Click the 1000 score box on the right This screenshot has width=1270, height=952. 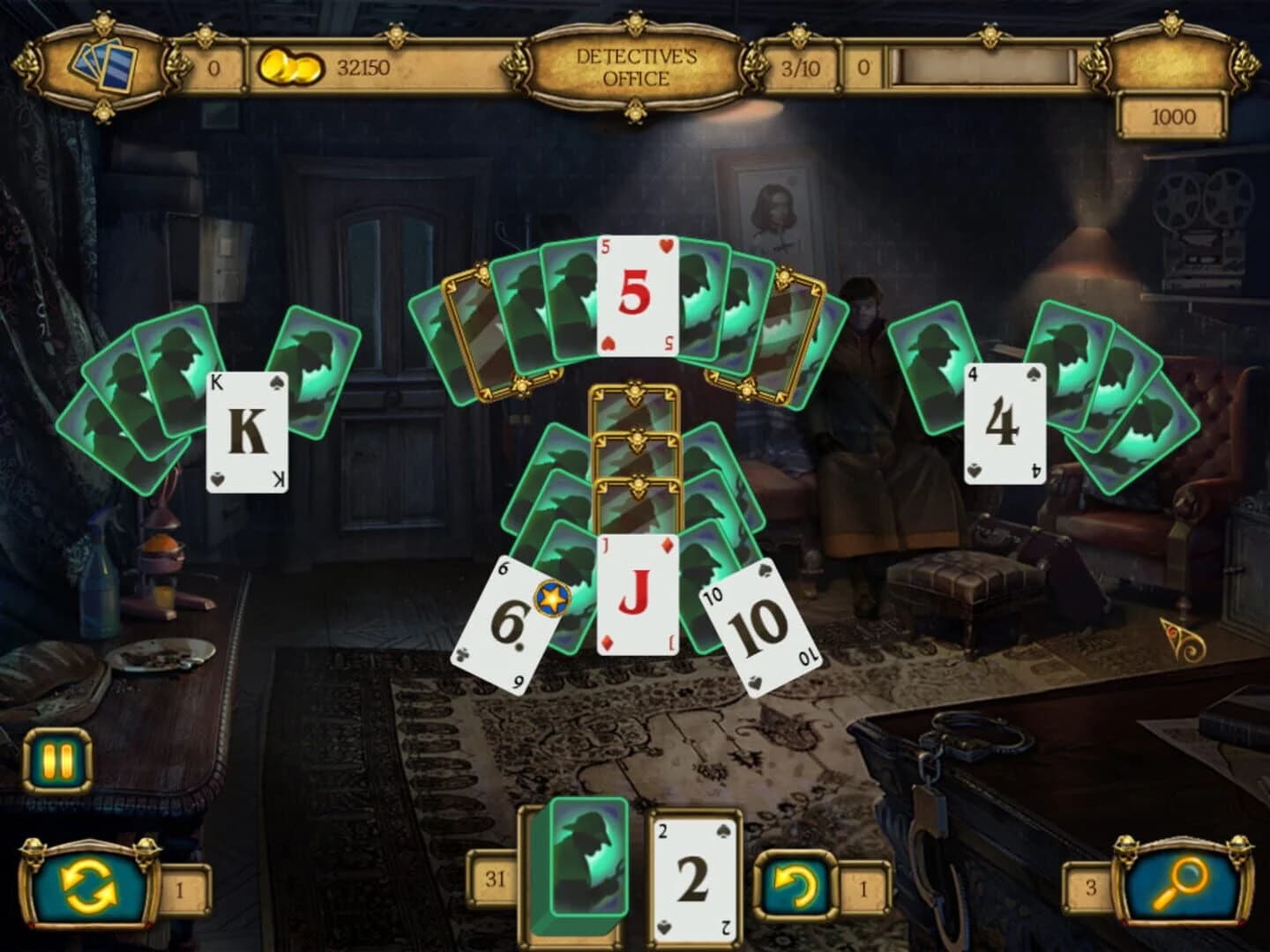pos(1173,115)
